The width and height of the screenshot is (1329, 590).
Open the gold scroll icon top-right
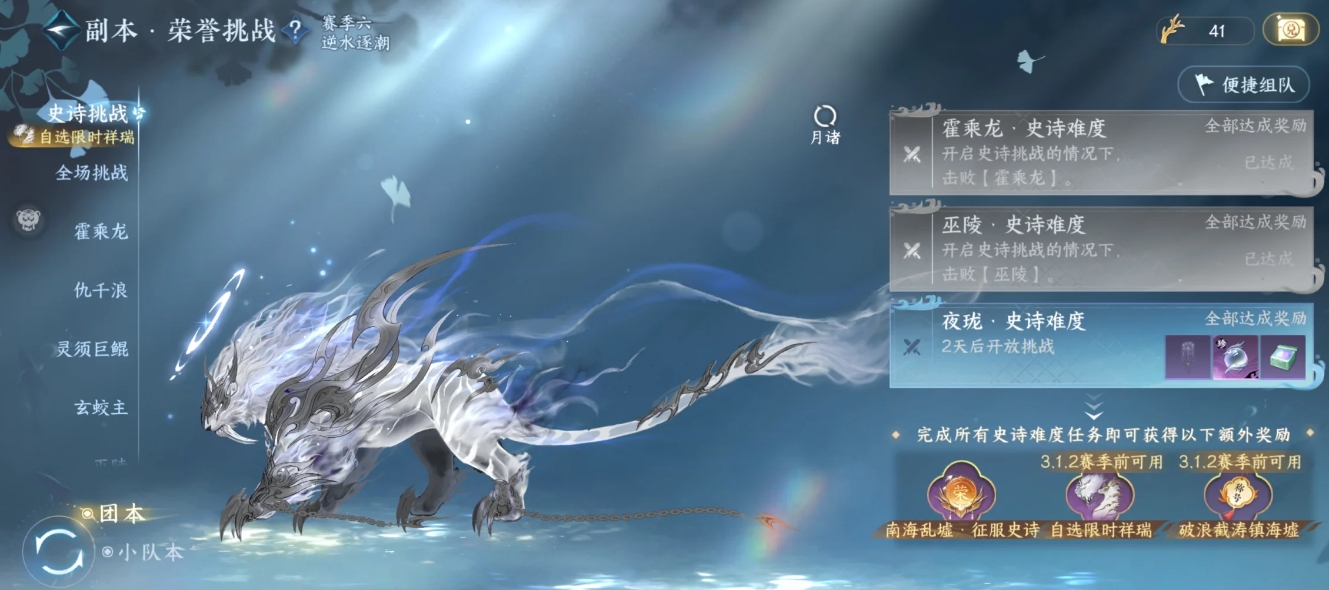coord(1290,30)
